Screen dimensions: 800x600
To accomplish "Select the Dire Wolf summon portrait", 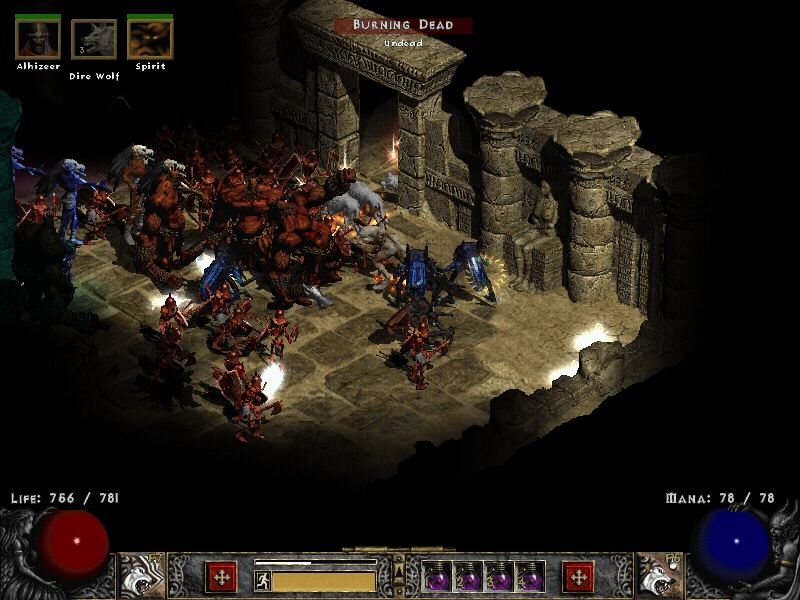I will [94, 40].
